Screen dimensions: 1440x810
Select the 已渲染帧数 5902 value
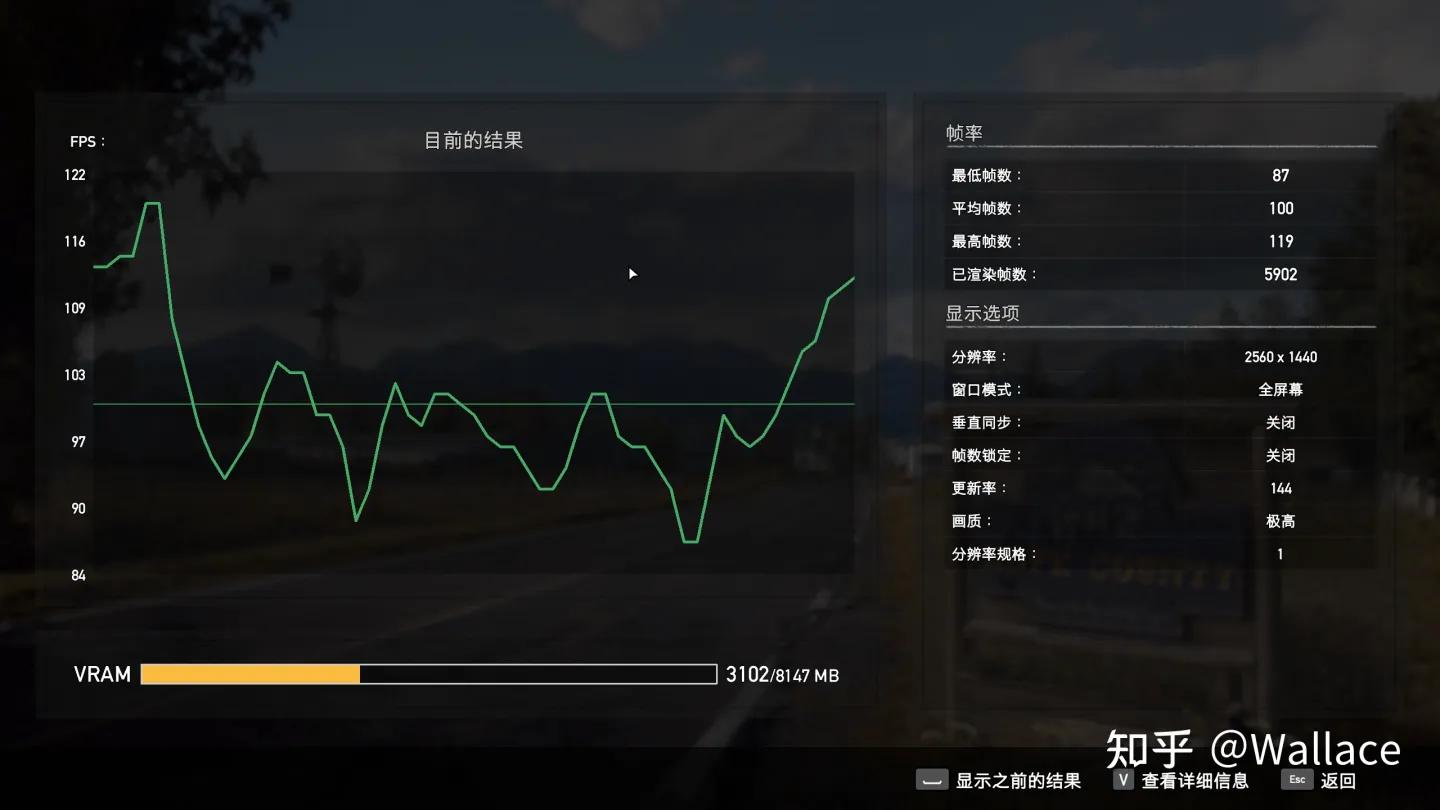(x=1281, y=273)
